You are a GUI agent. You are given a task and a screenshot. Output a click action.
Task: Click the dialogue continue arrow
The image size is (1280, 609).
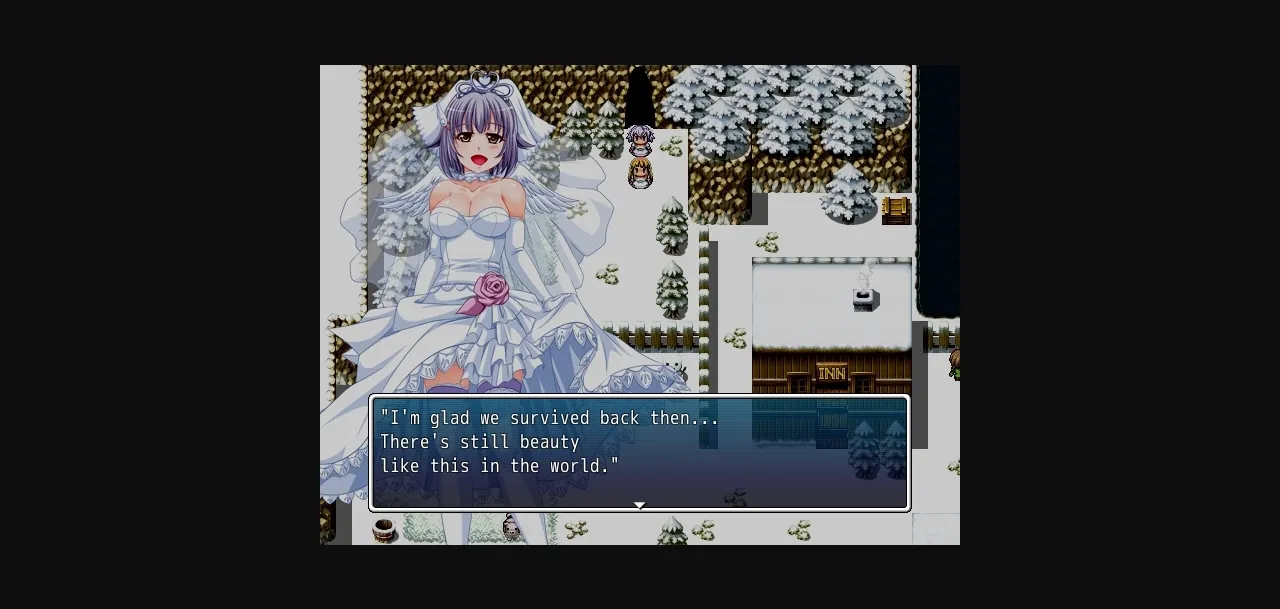[x=640, y=505]
